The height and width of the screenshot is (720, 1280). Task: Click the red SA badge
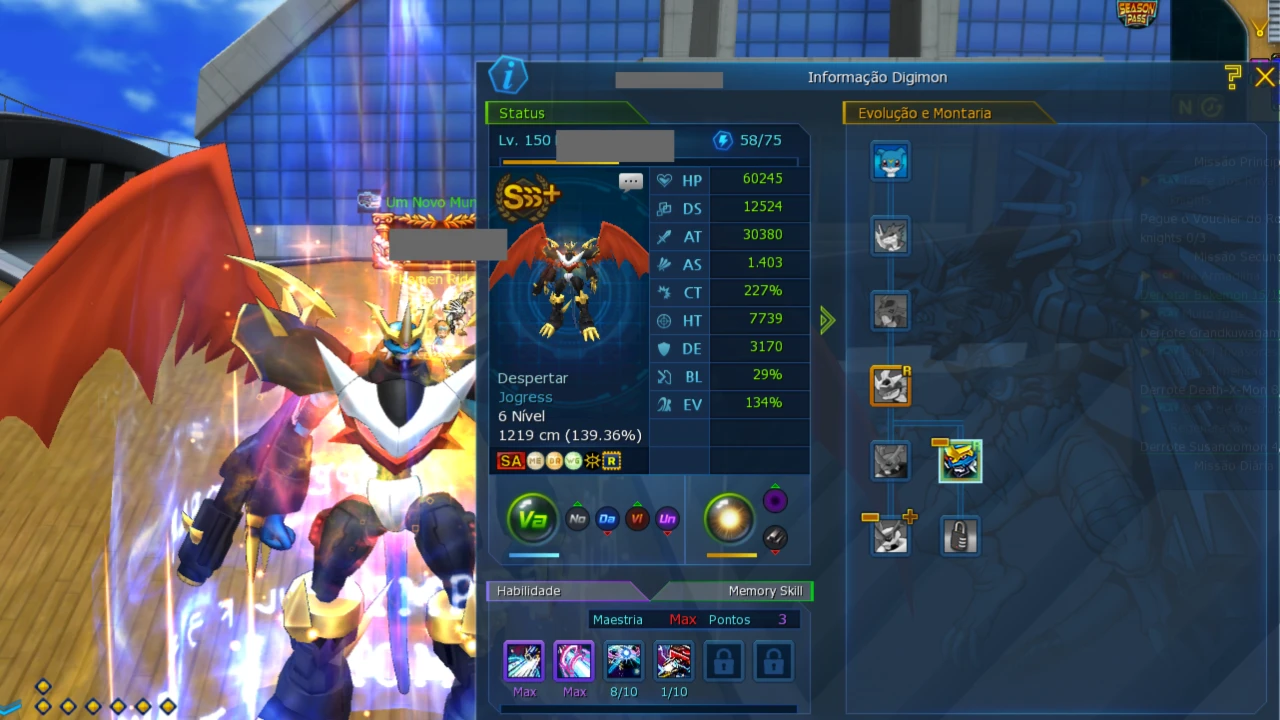511,461
